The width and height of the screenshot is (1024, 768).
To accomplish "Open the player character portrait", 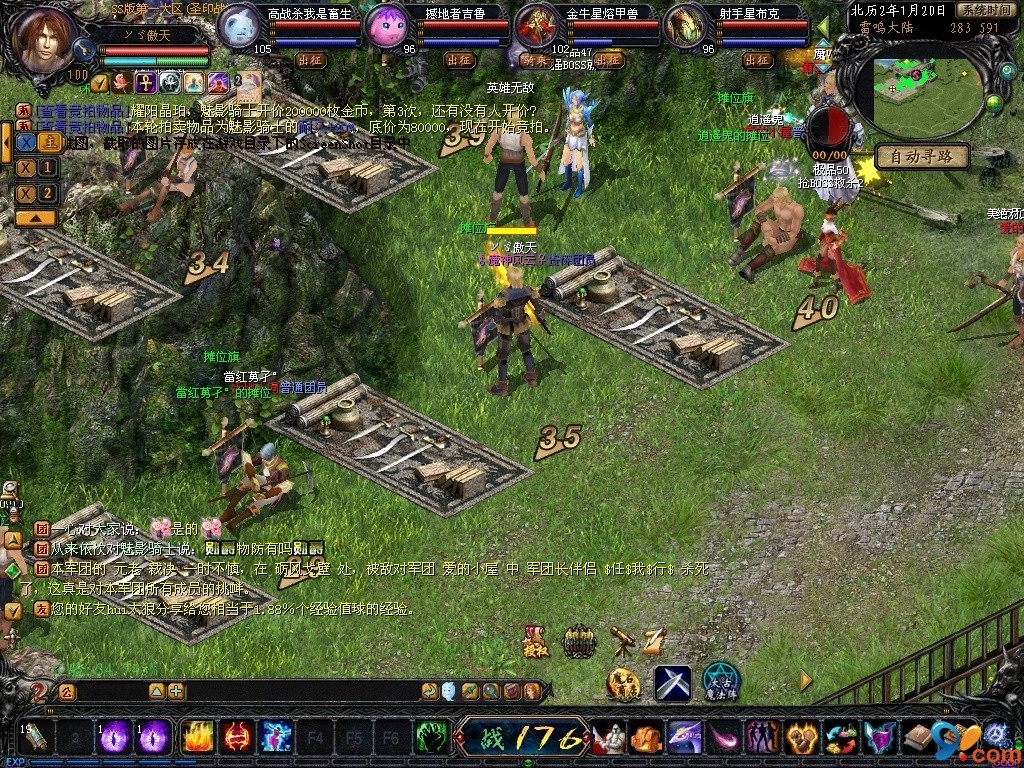I will [x=45, y=40].
